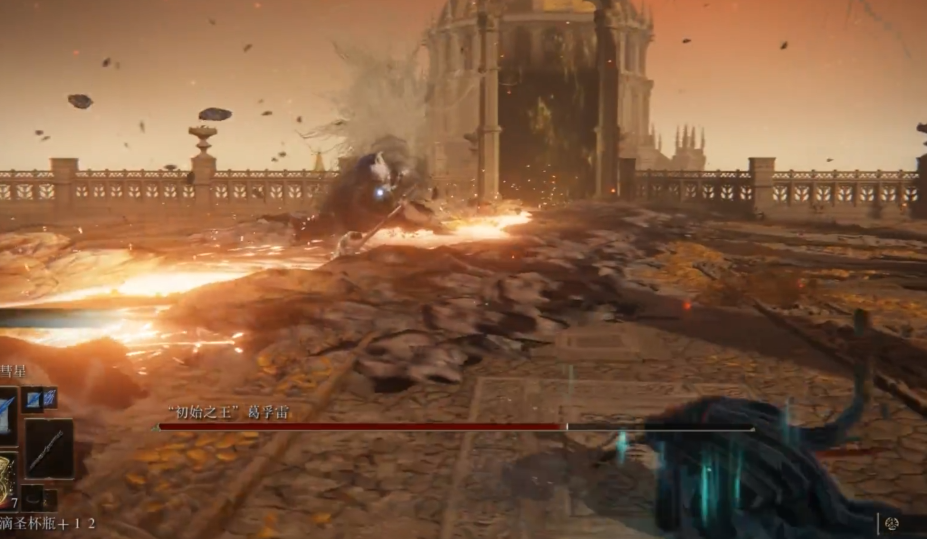
Task: Click the small ring icon below the weapon slot
Action: point(33,496)
